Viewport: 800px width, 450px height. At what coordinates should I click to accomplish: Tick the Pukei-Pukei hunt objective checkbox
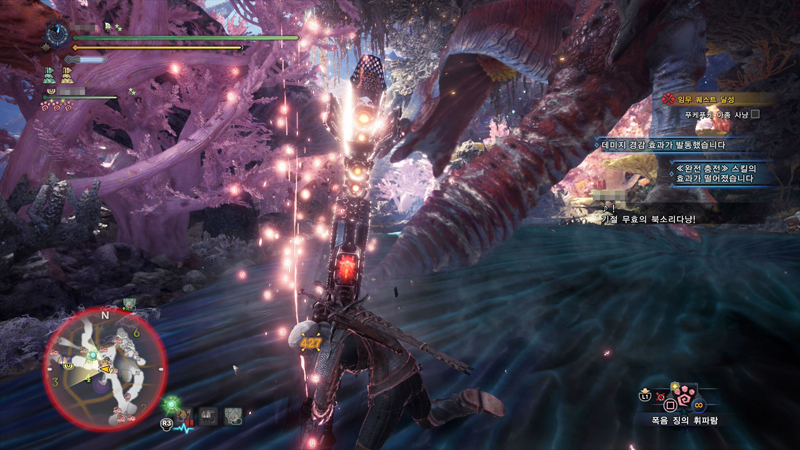point(755,114)
